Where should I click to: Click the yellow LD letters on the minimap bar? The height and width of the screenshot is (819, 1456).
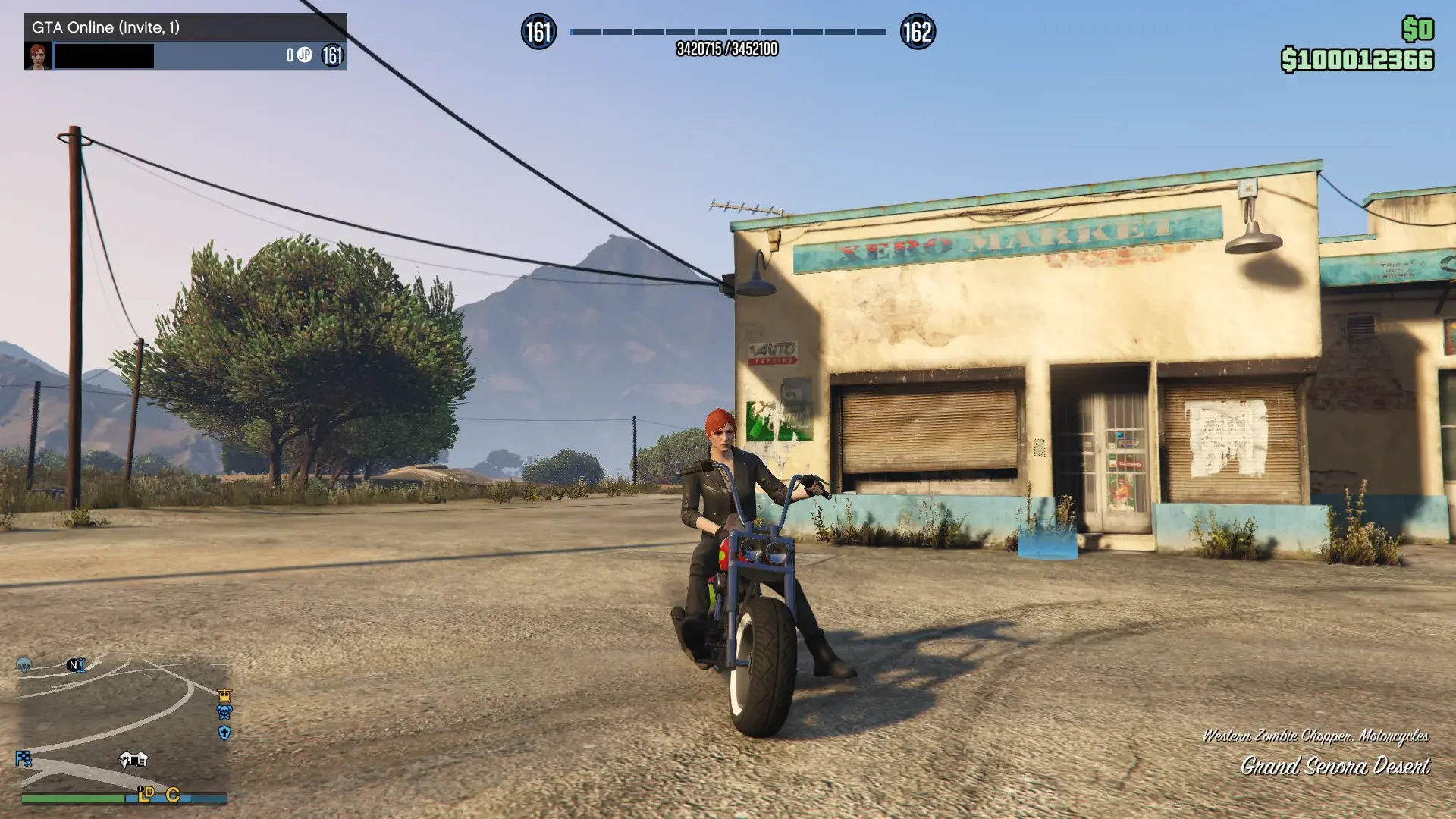(x=145, y=795)
